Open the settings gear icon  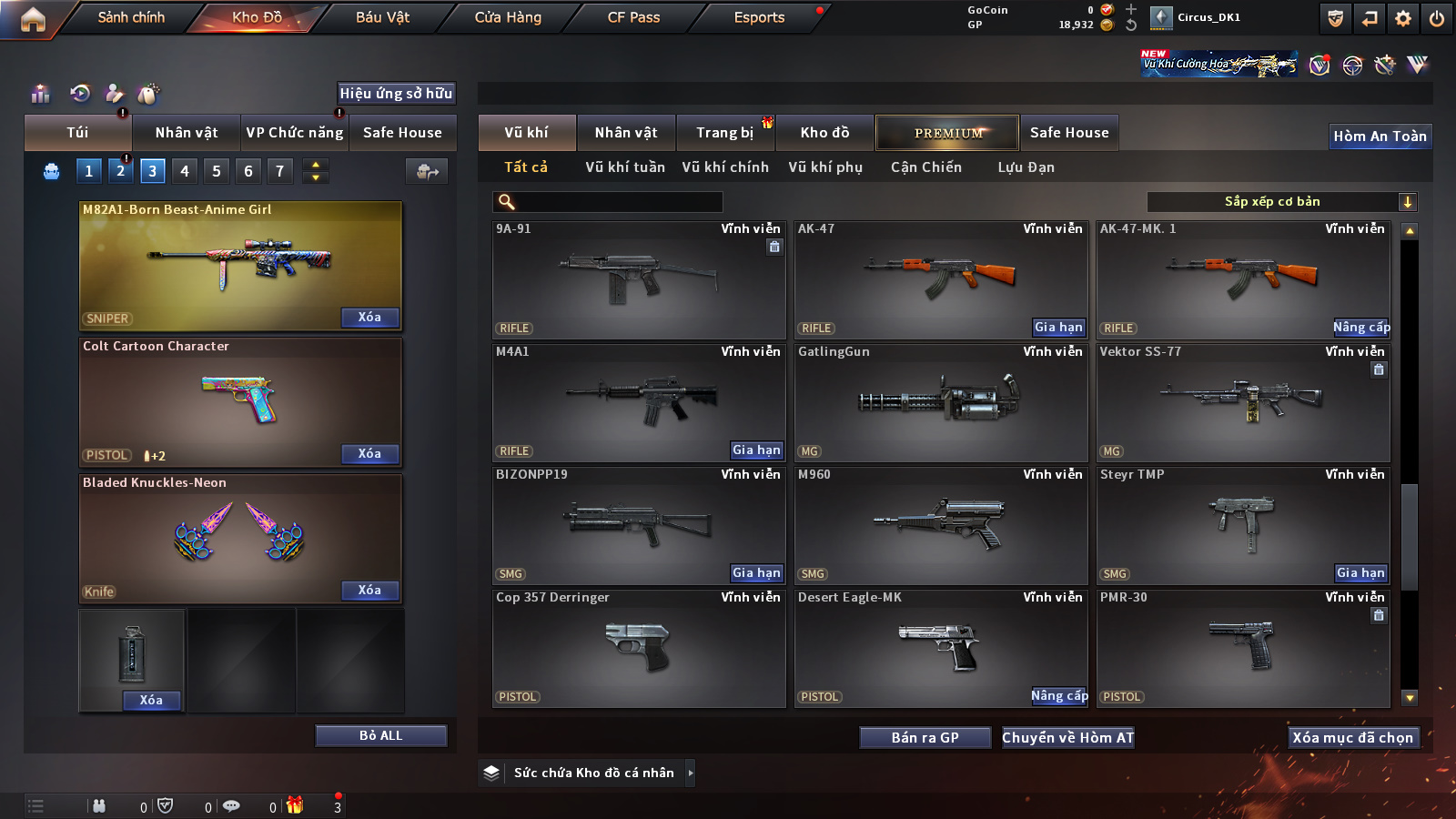[1403, 18]
